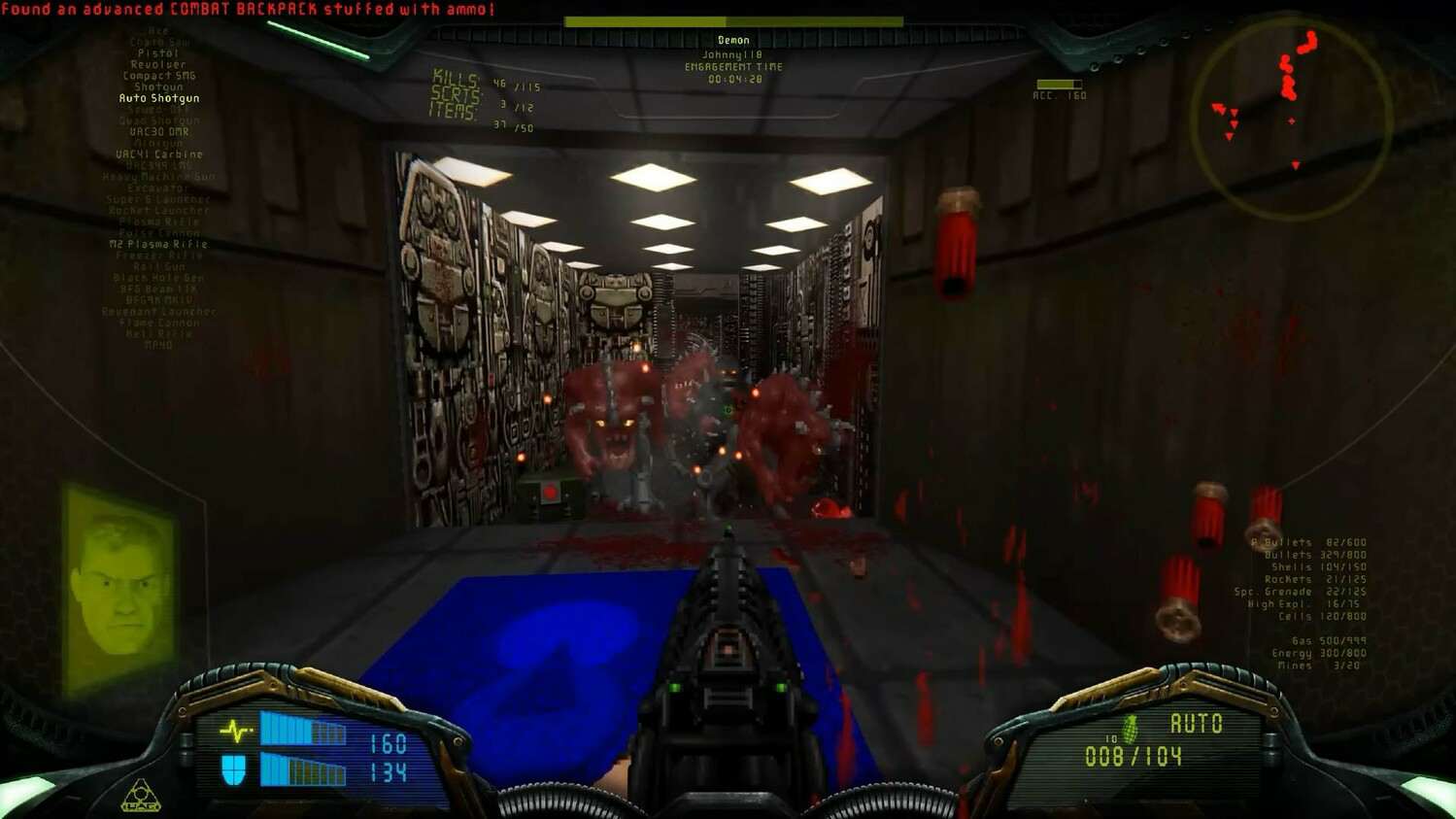
Task: Select the Compact SMG entry
Action: point(159,76)
